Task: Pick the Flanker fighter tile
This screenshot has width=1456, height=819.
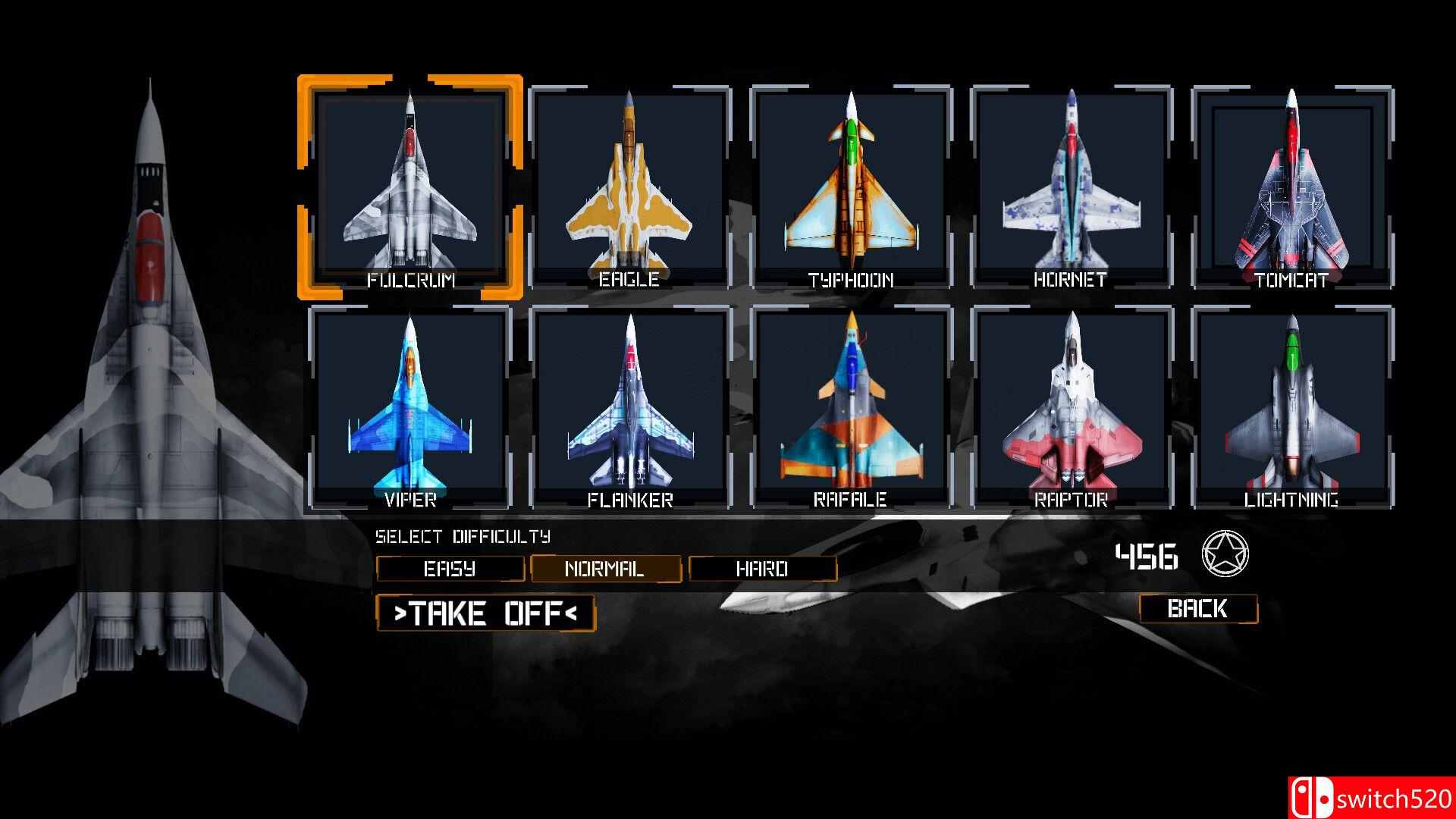Action: coord(629,406)
